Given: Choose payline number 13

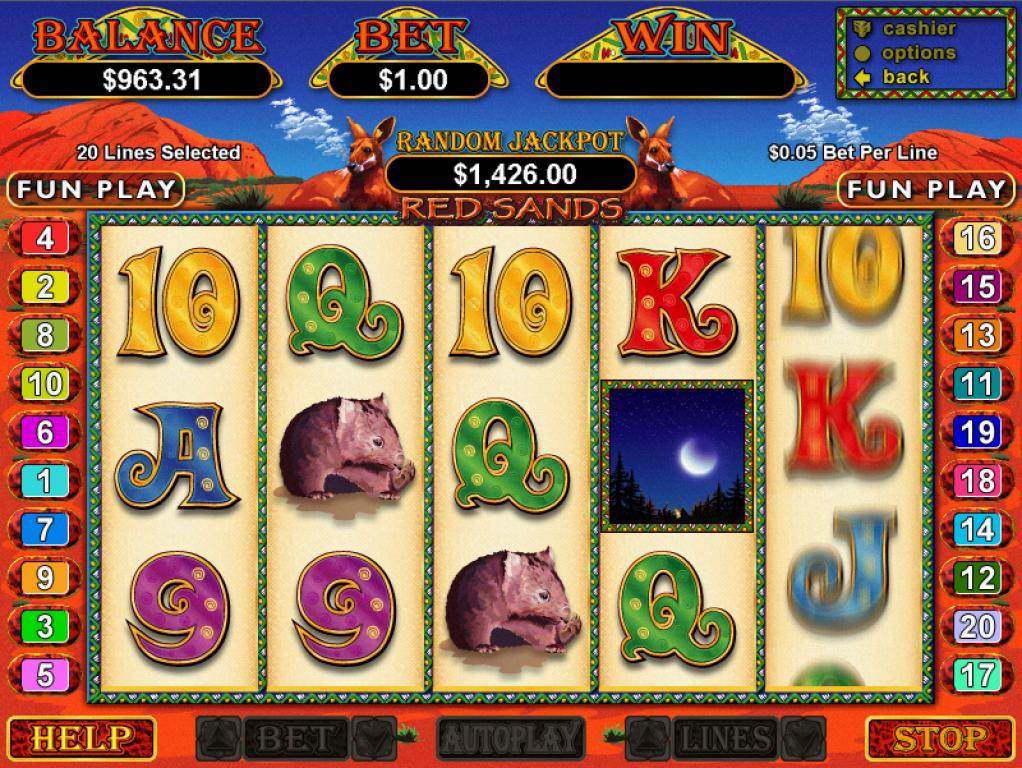Looking at the screenshot, I should (976, 336).
